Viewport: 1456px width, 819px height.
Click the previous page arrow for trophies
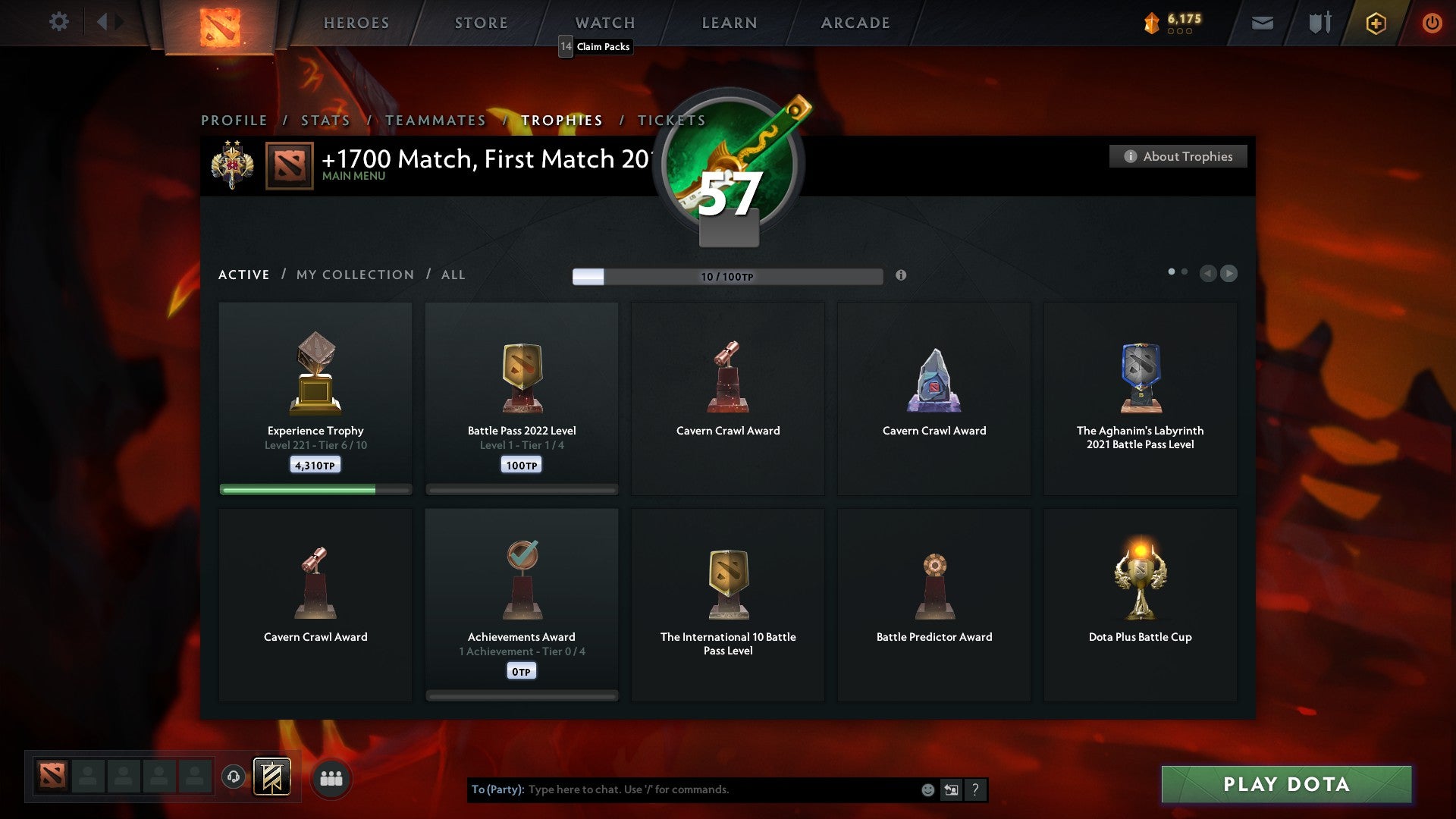pos(1209,274)
